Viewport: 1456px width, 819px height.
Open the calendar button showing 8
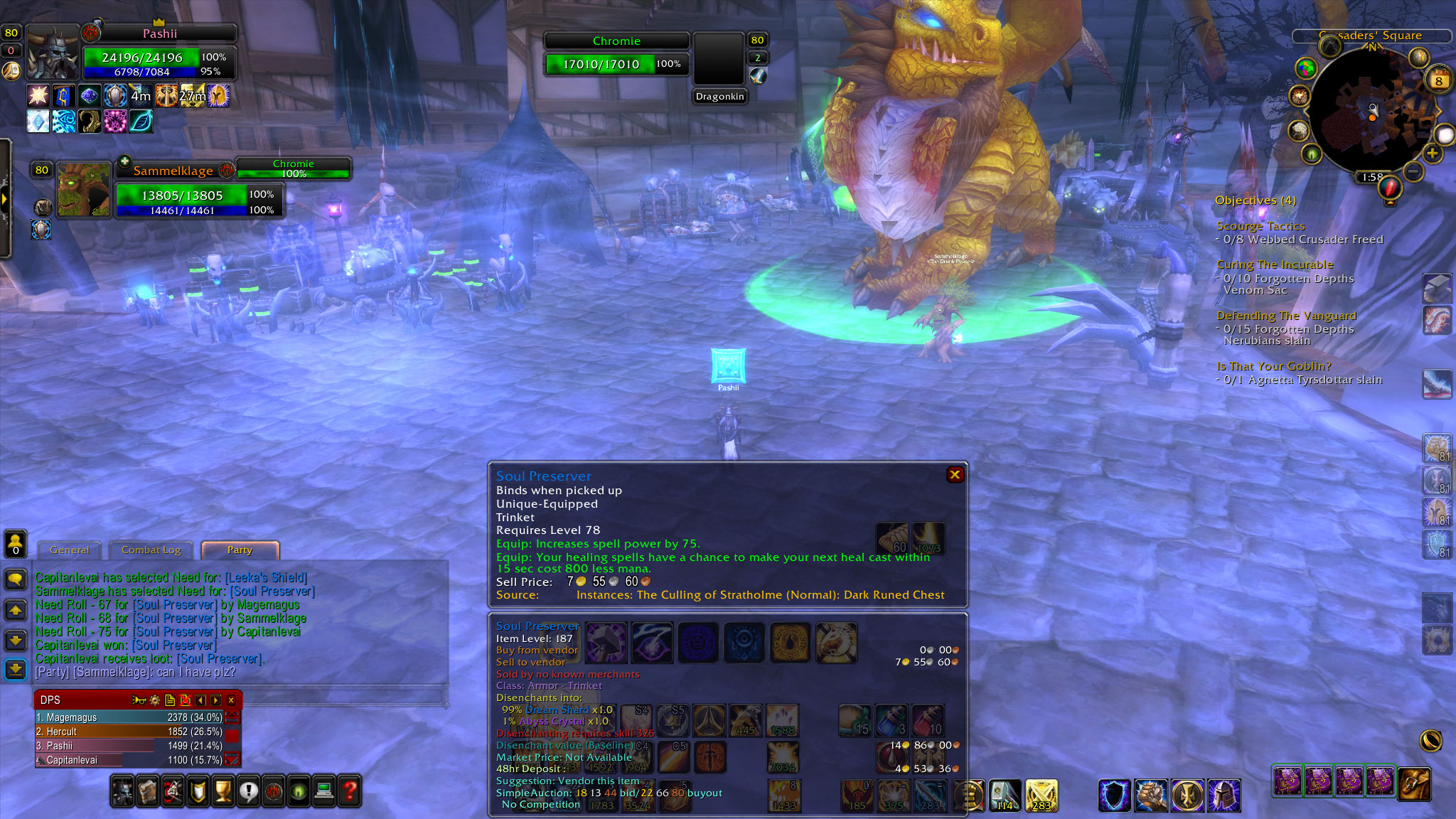(x=1438, y=80)
